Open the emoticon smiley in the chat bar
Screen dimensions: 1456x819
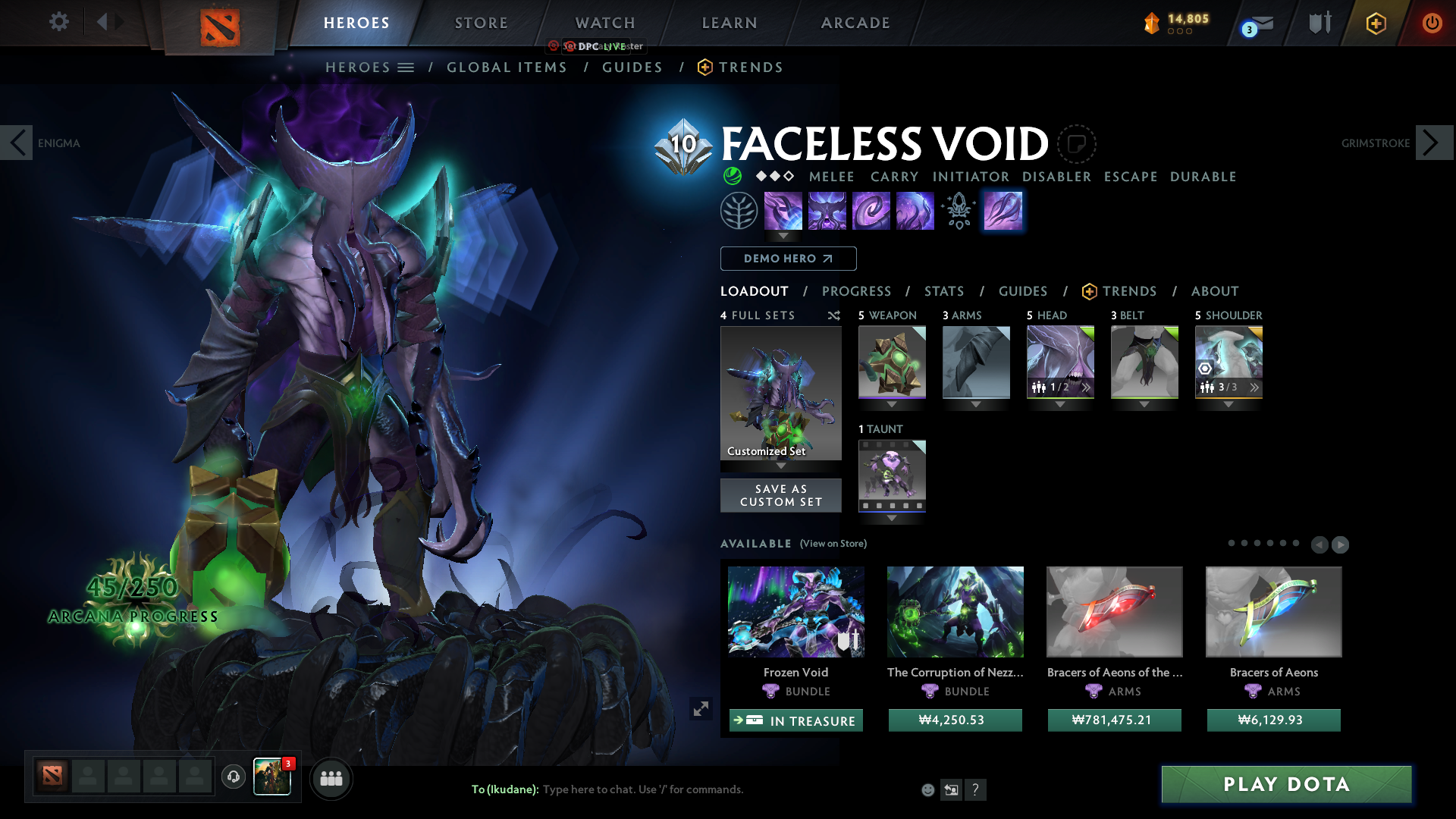pyautogui.click(x=927, y=789)
